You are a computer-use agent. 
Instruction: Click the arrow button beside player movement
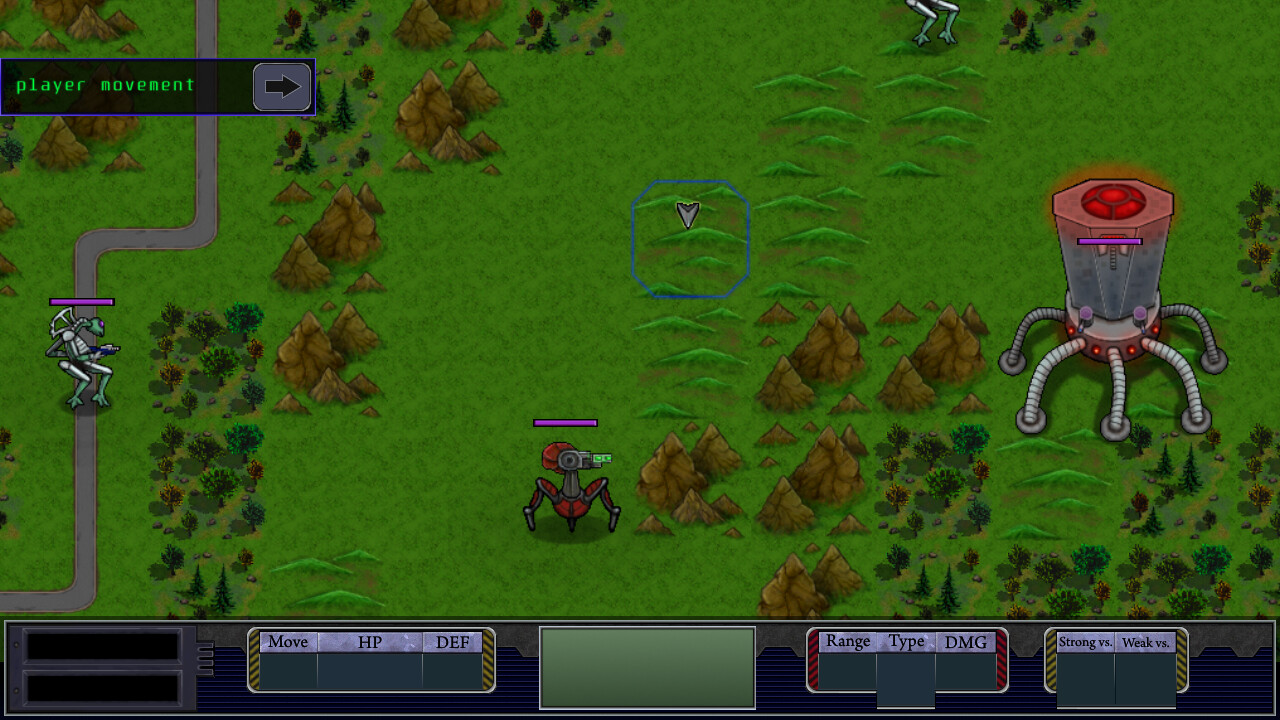tap(281, 87)
